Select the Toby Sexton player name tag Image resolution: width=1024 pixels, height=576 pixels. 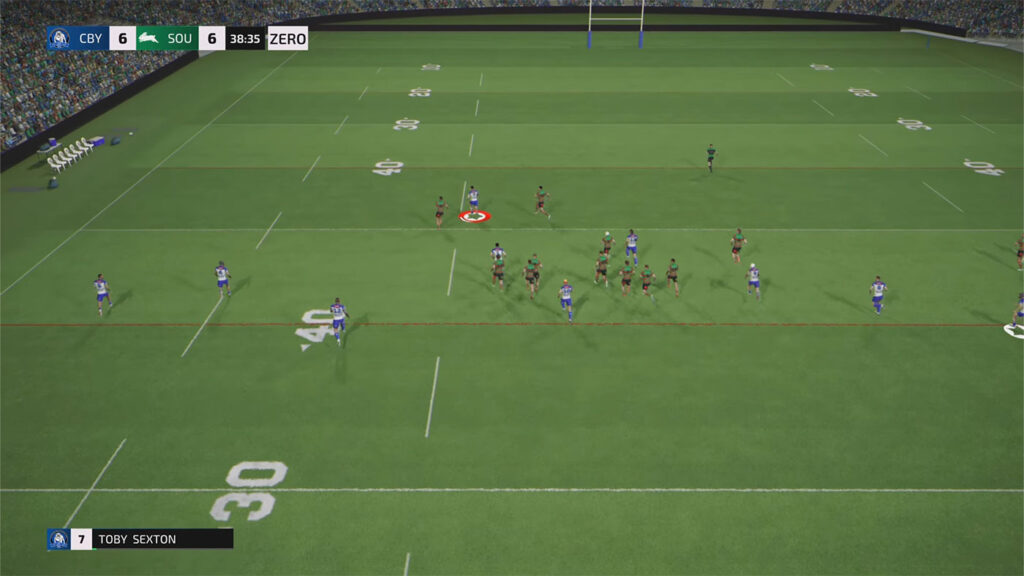[x=138, y=539]
